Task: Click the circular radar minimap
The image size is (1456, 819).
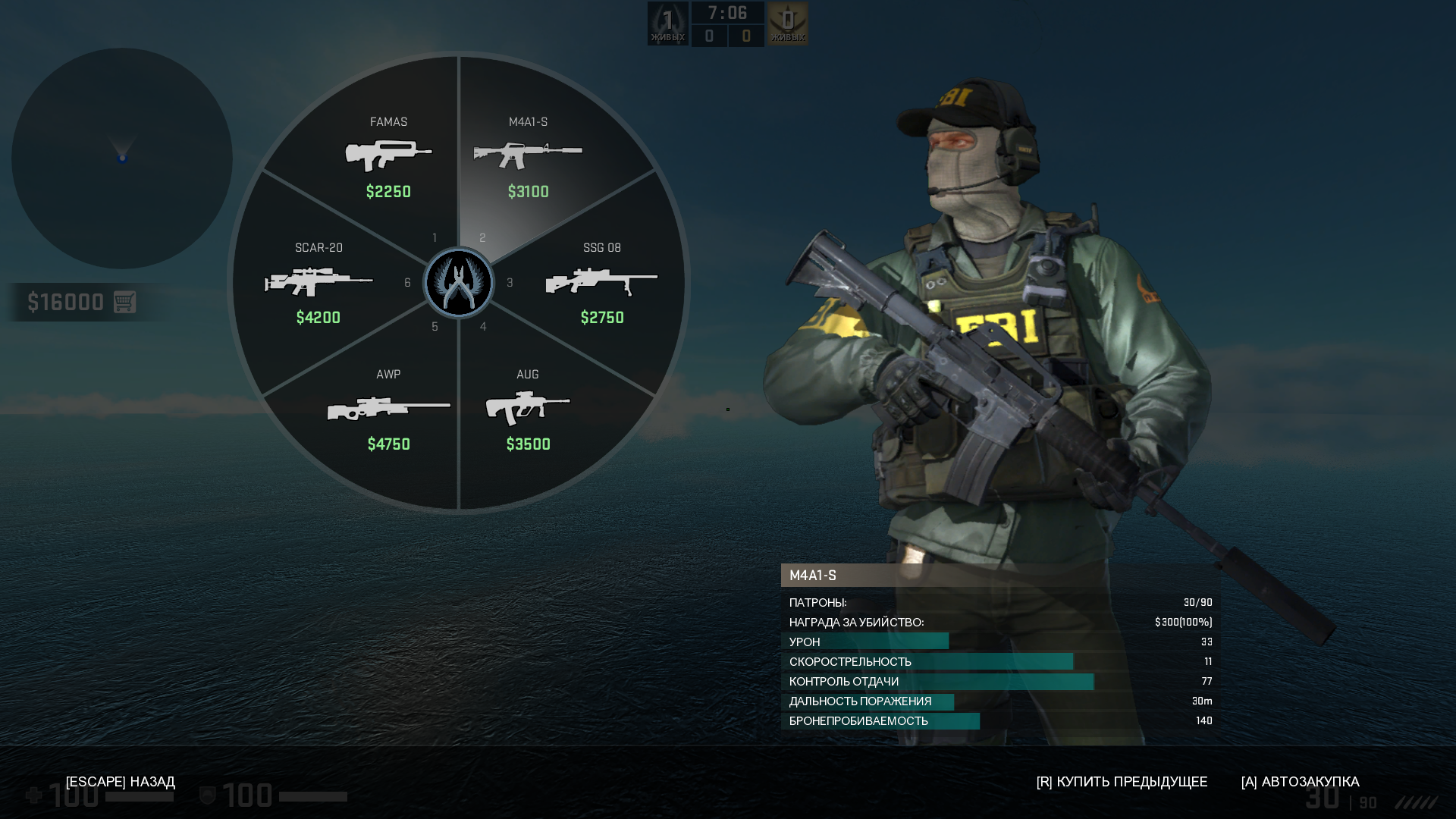Action: pyautogui.click(x=122, y=158)
